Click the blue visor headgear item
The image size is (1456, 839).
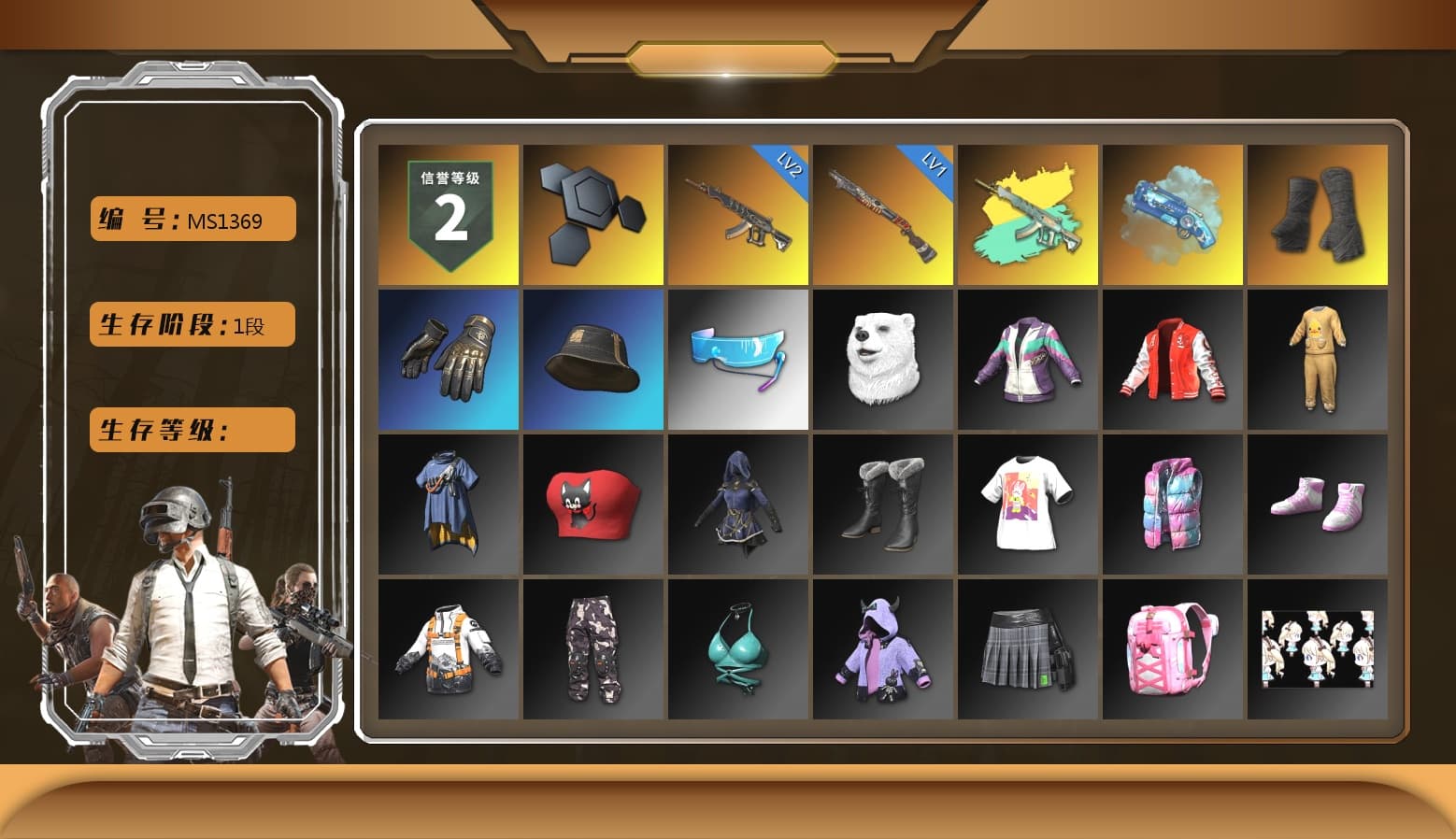point(738,360)
